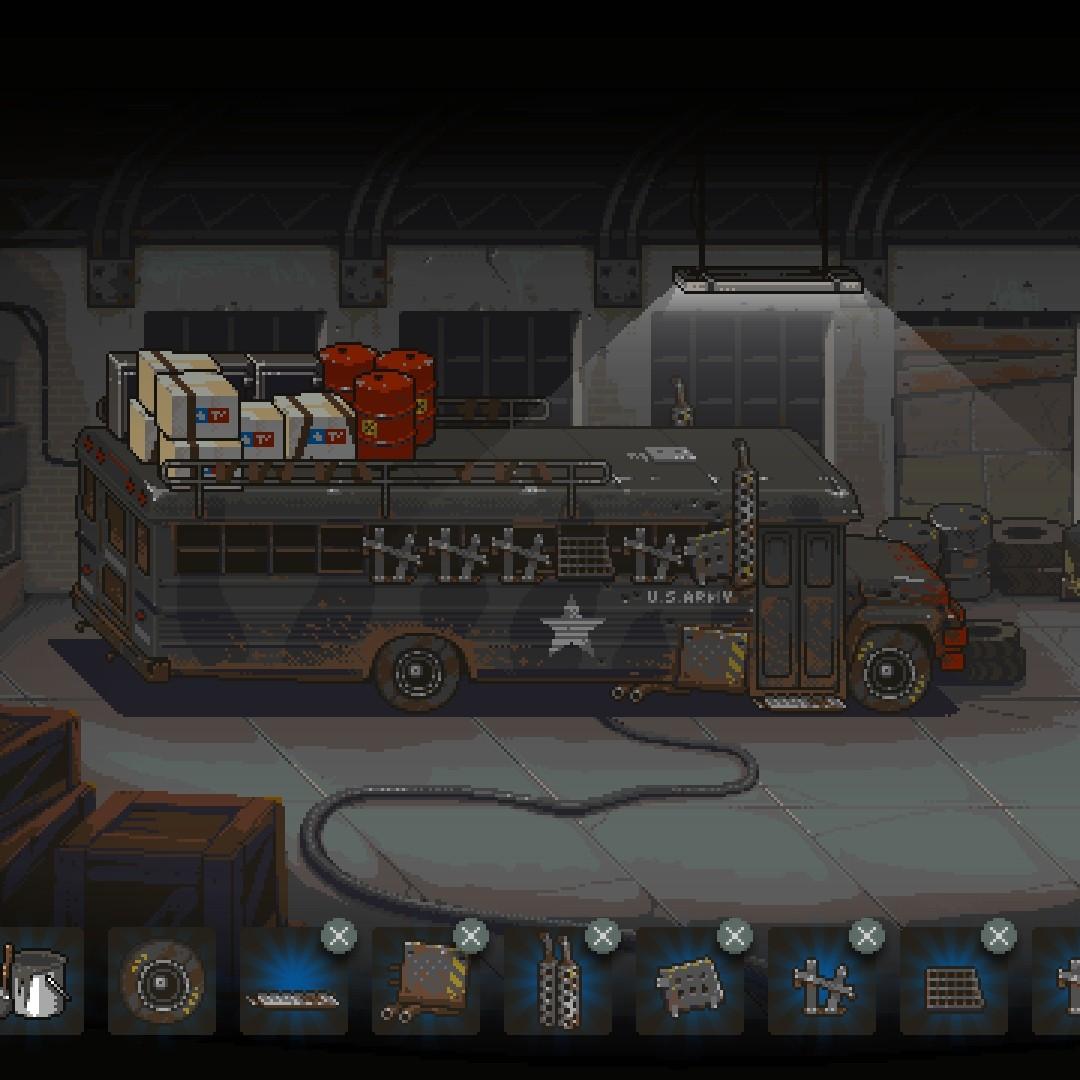Screen dimensions: 1080x1080
Task: Remove the armored side panel with its X
Action: 470,937
